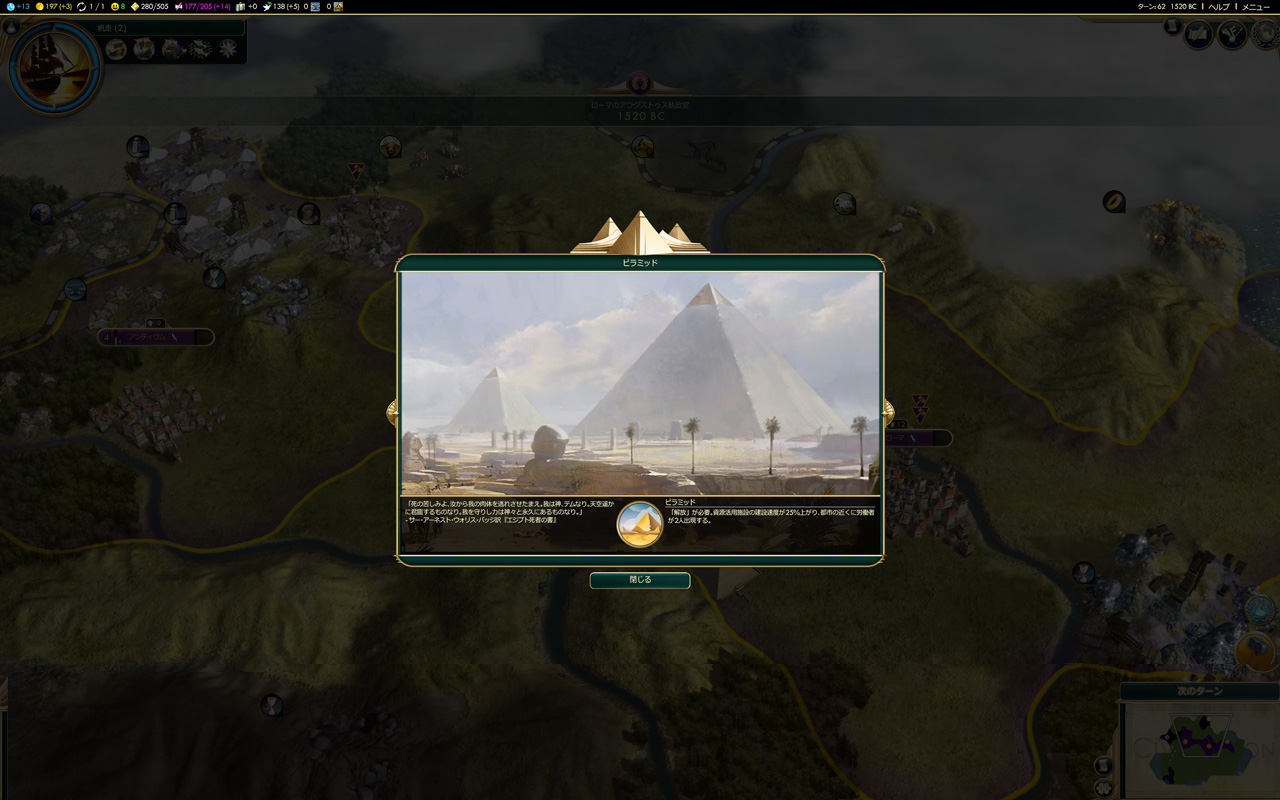Open the メニュー game menu
1280x800 pixels.
point(1255,6)
